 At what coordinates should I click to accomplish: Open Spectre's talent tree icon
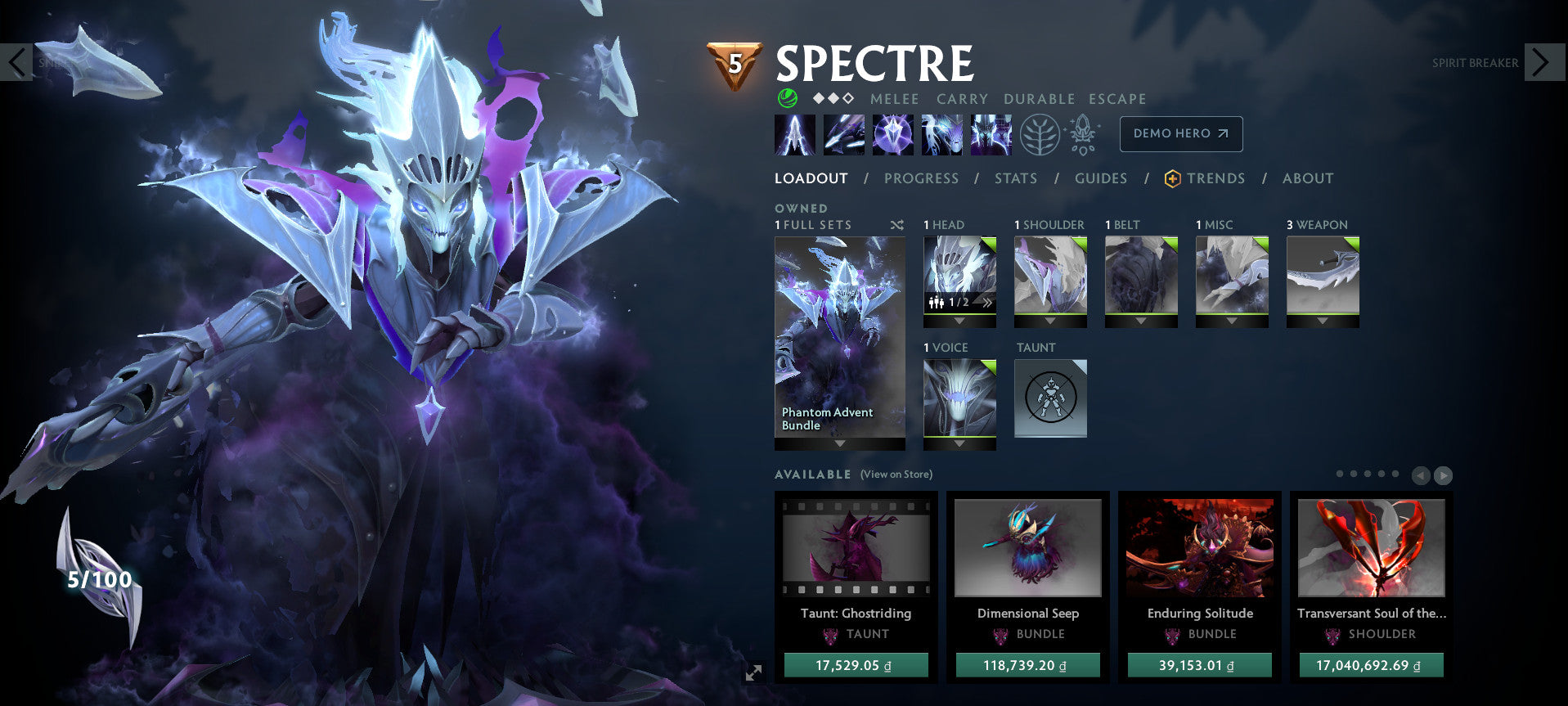1040,133
